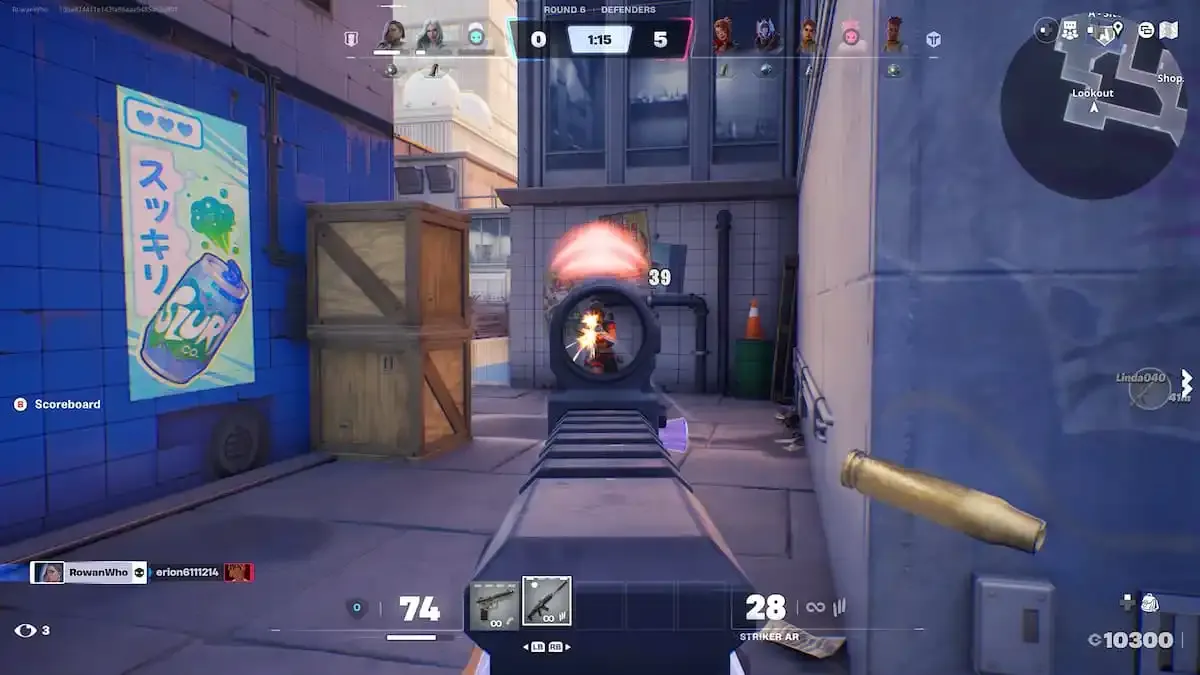Click the overlapping windows icon
The width and height of the screenshot is (1200, 675).
(x=1145, y=30)
